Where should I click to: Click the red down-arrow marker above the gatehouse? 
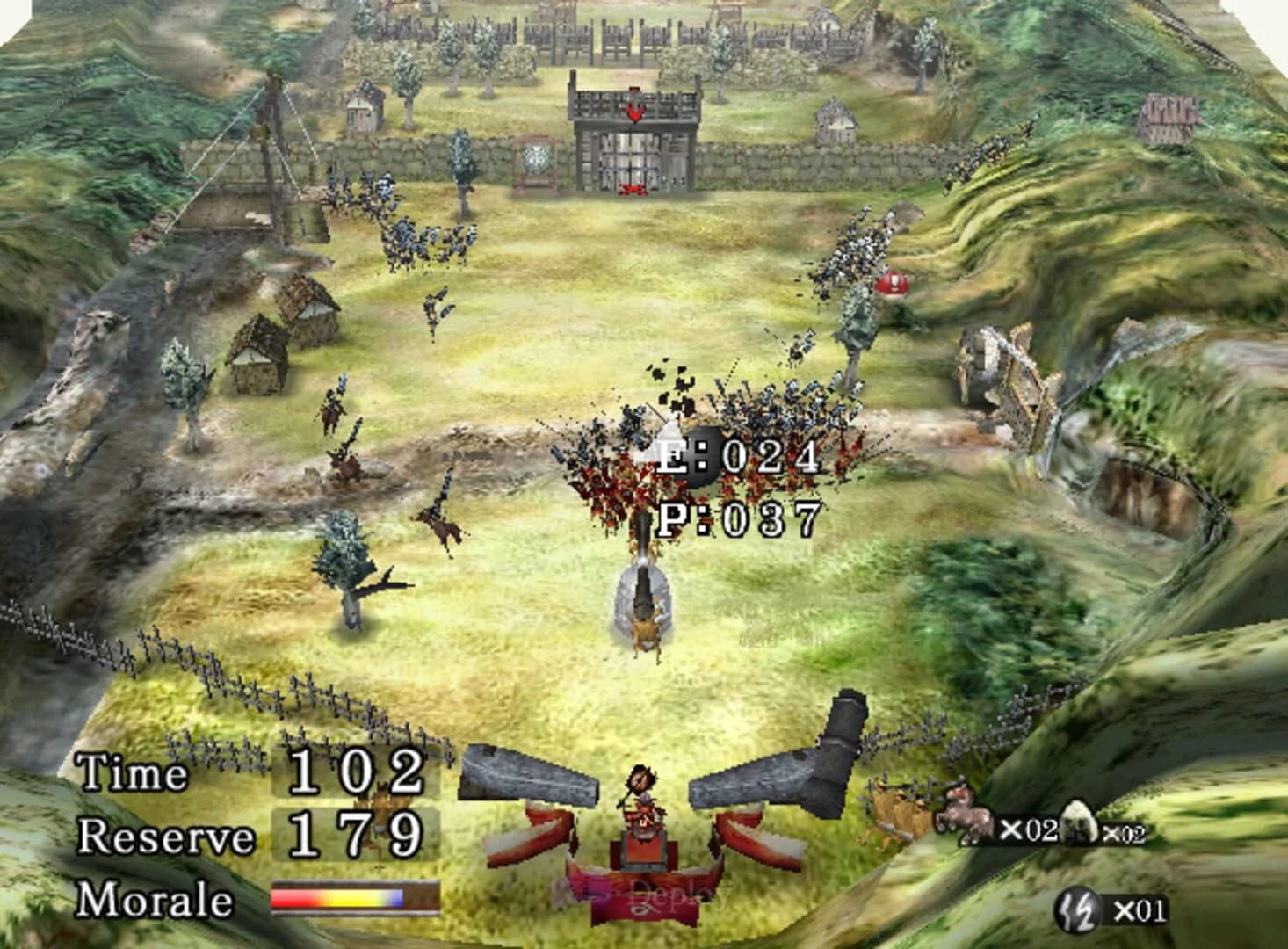tap(633, 112)
